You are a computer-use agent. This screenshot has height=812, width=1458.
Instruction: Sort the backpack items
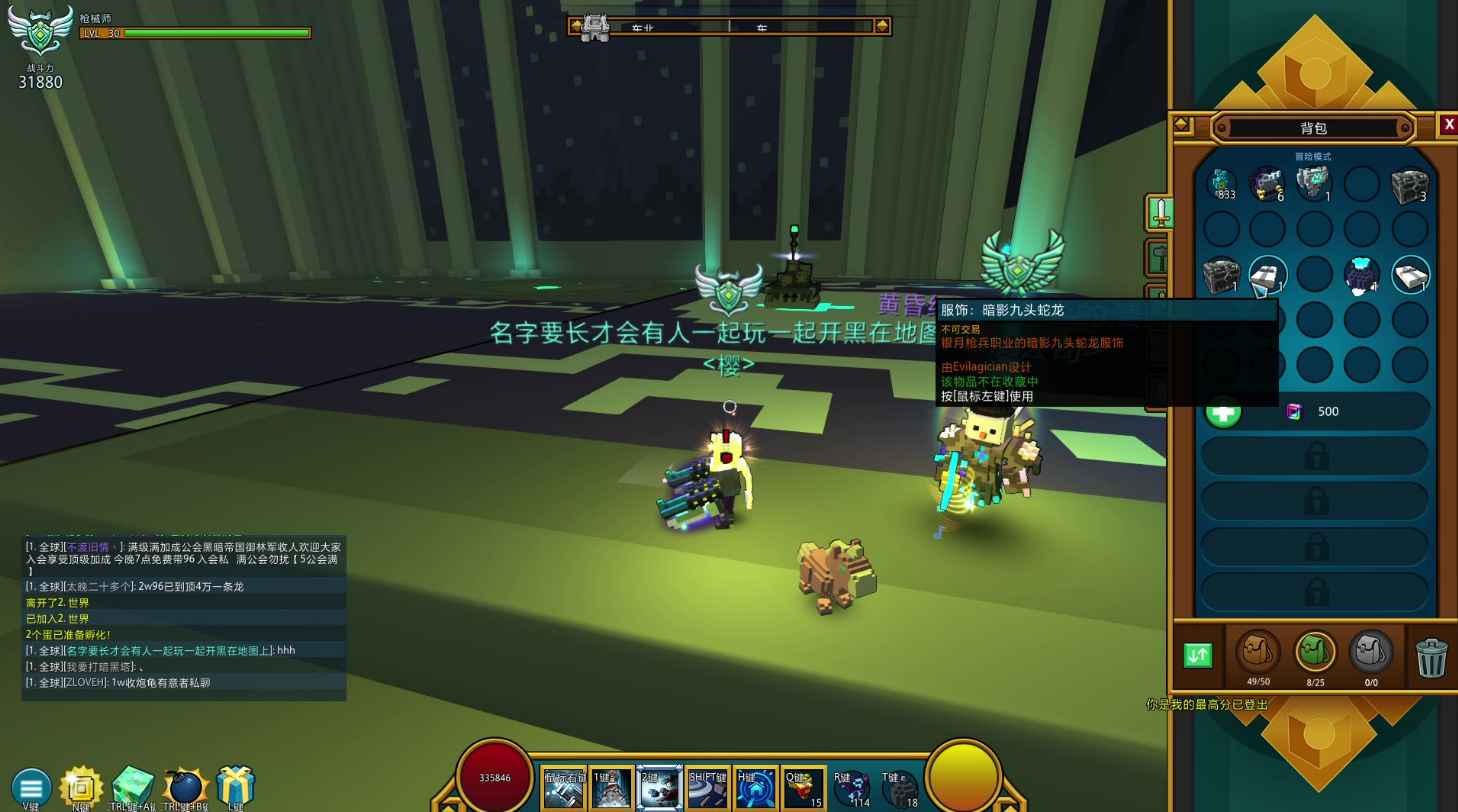[x=1197, y=655]
